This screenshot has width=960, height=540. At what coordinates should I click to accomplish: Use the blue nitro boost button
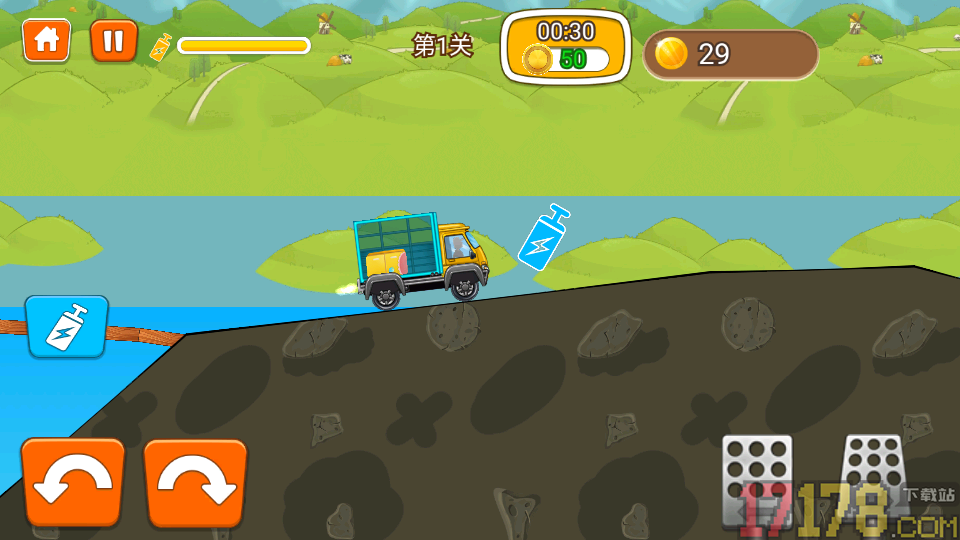(67, 326)
